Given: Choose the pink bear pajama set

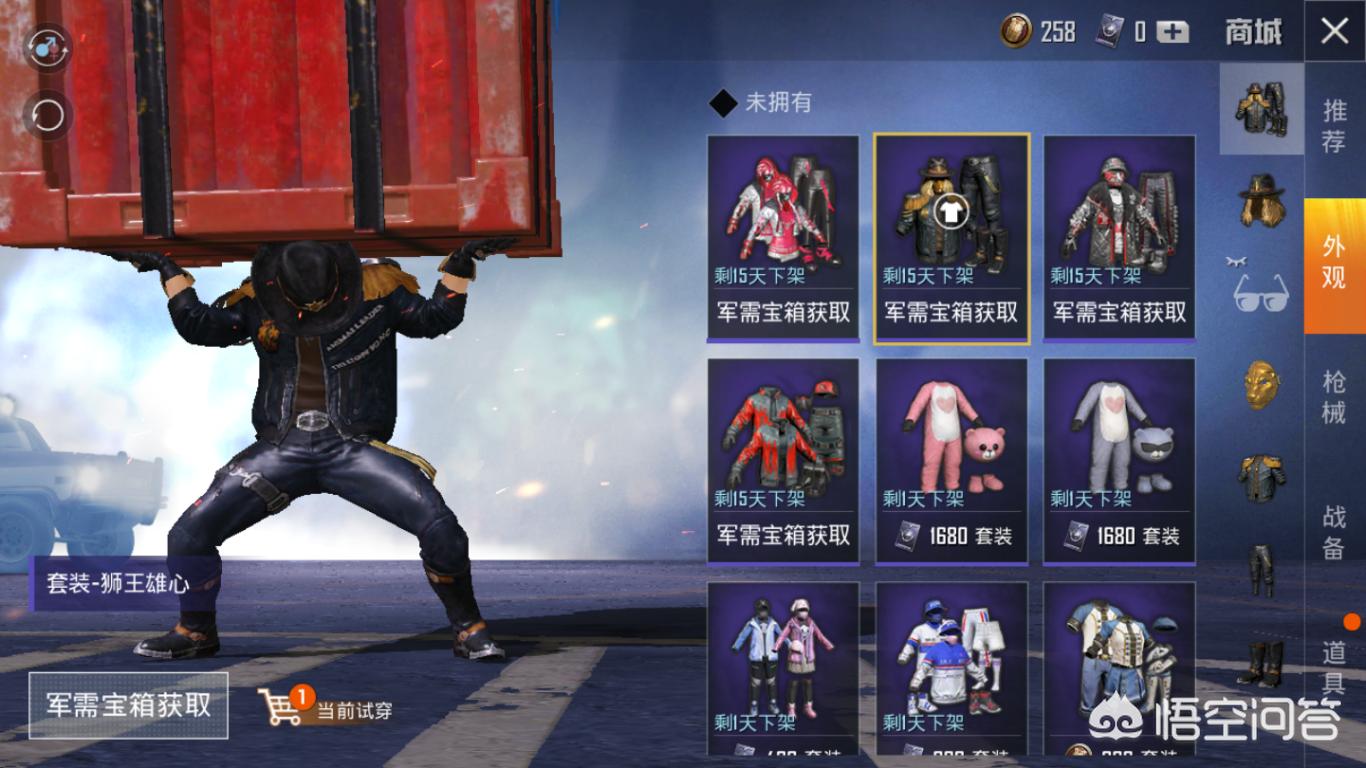Looking at the screenshot, I should 951,460.
